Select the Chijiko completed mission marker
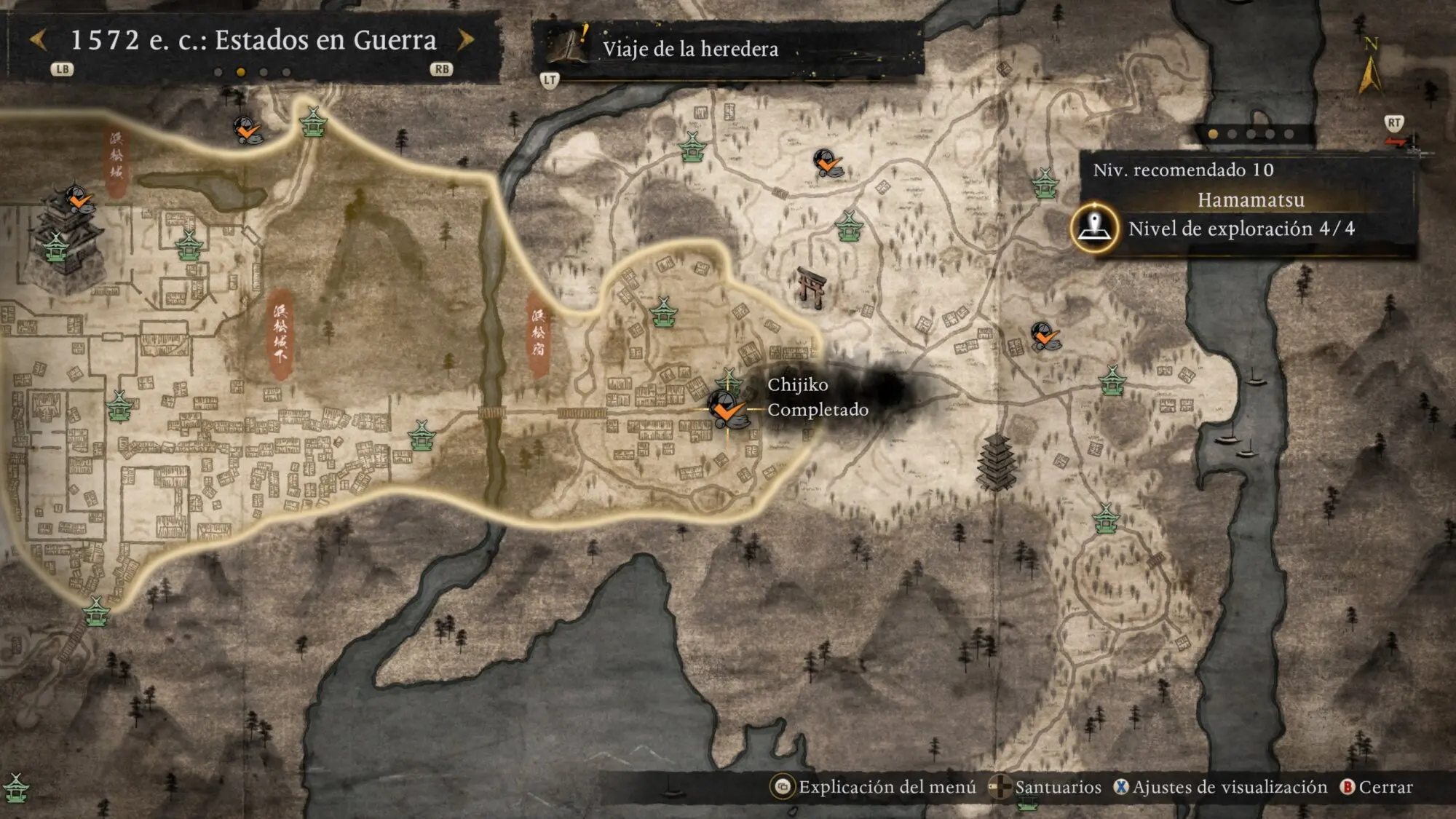Image resolution: width=1456 pixels, height=819 pixels. click(x=727, y=410)
